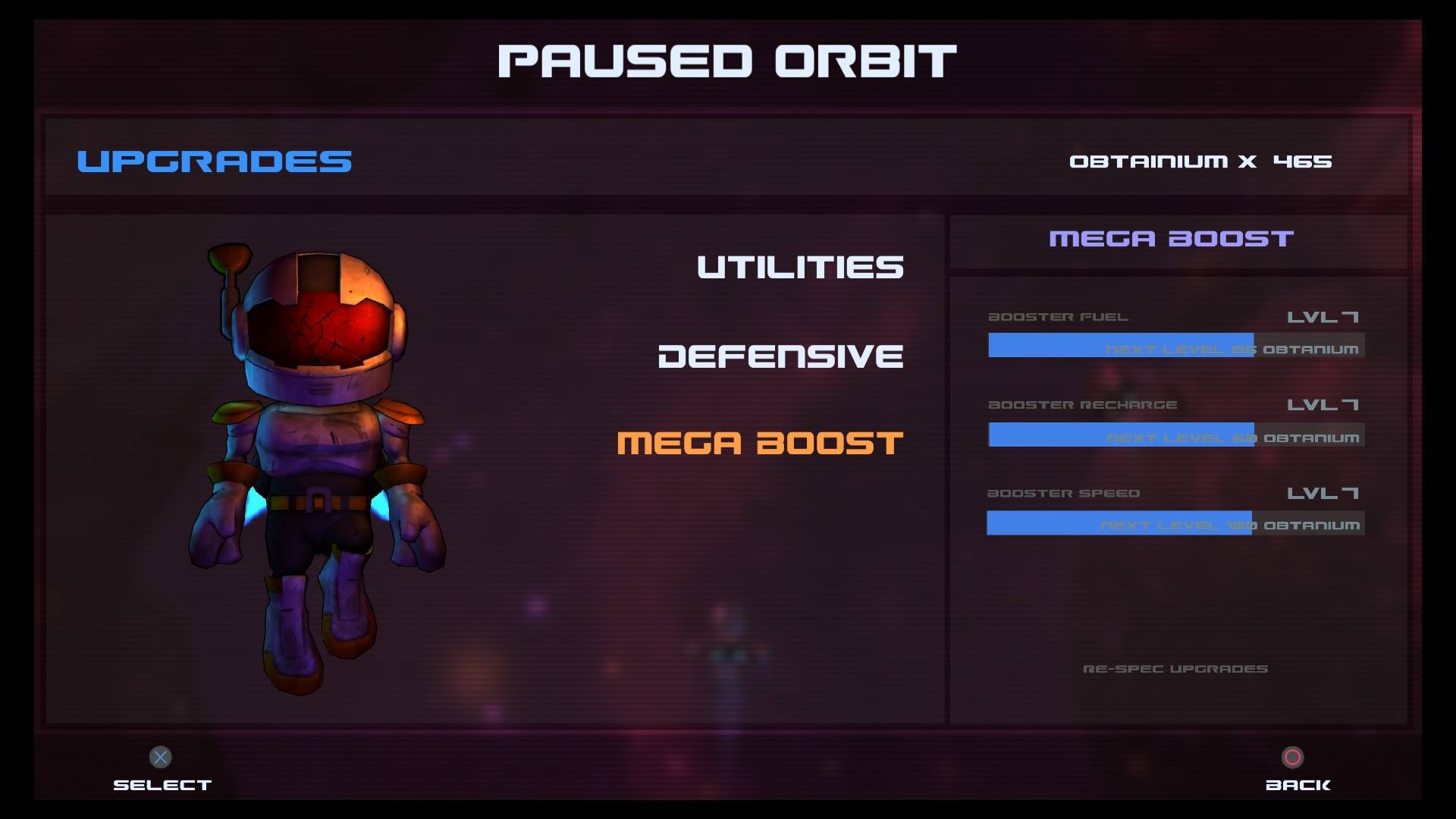Upgrade the Booster Recharge bar
1456x819 pixels.
(1175, 435)
